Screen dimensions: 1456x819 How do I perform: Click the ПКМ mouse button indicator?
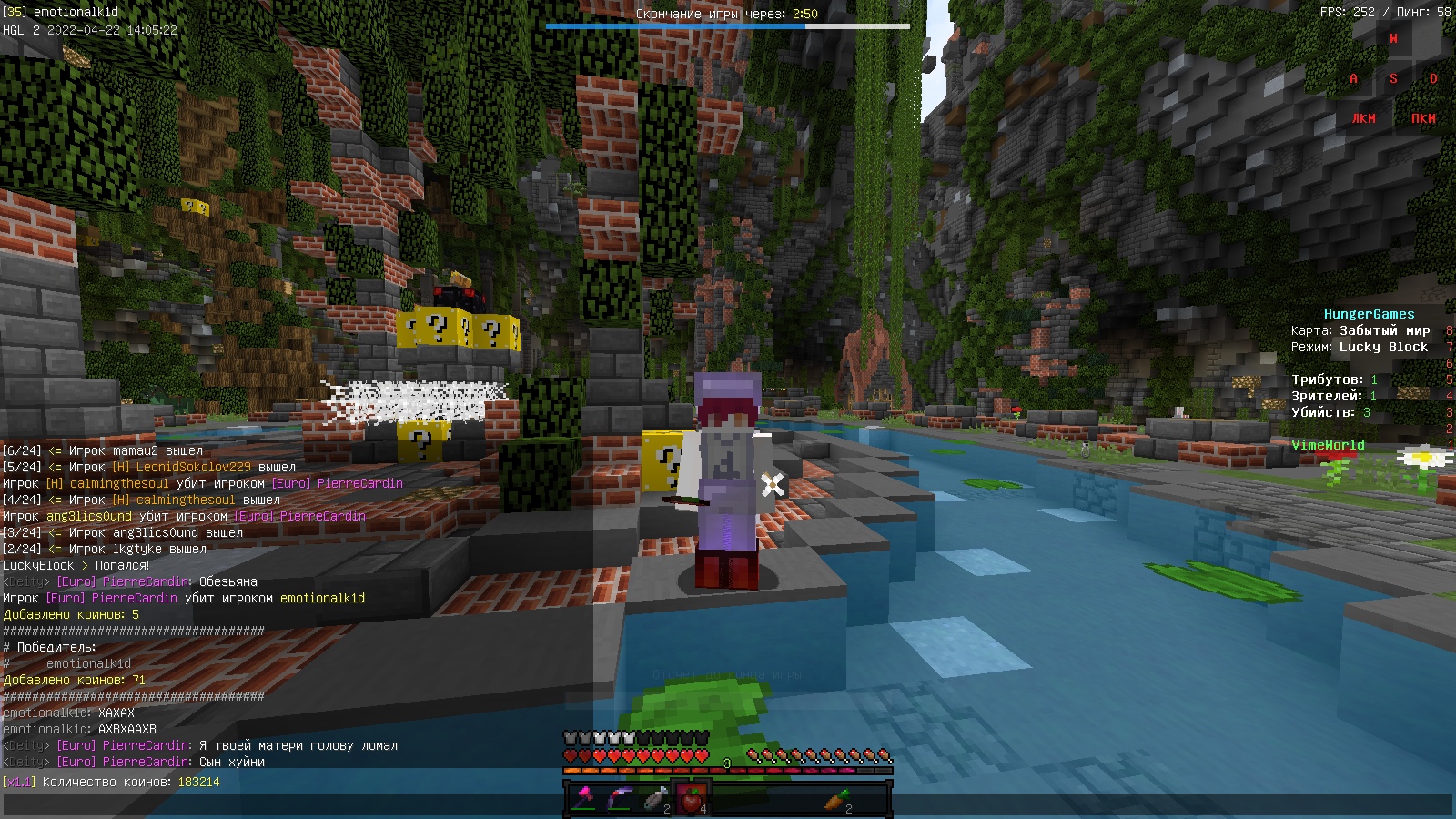[x=1422, y=118]
